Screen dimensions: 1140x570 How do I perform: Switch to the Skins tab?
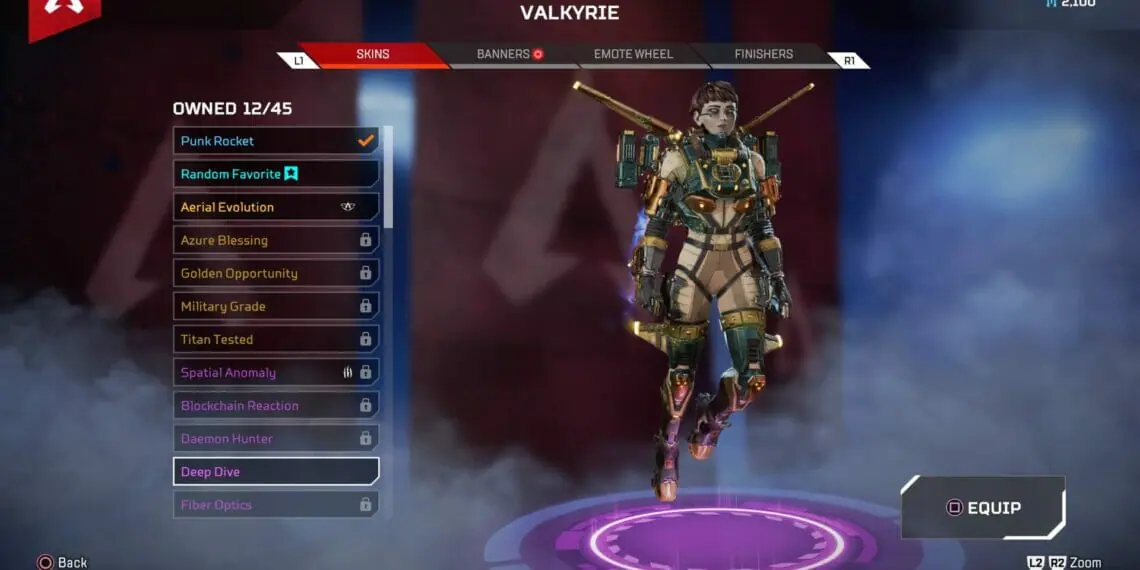coord(373,54)
